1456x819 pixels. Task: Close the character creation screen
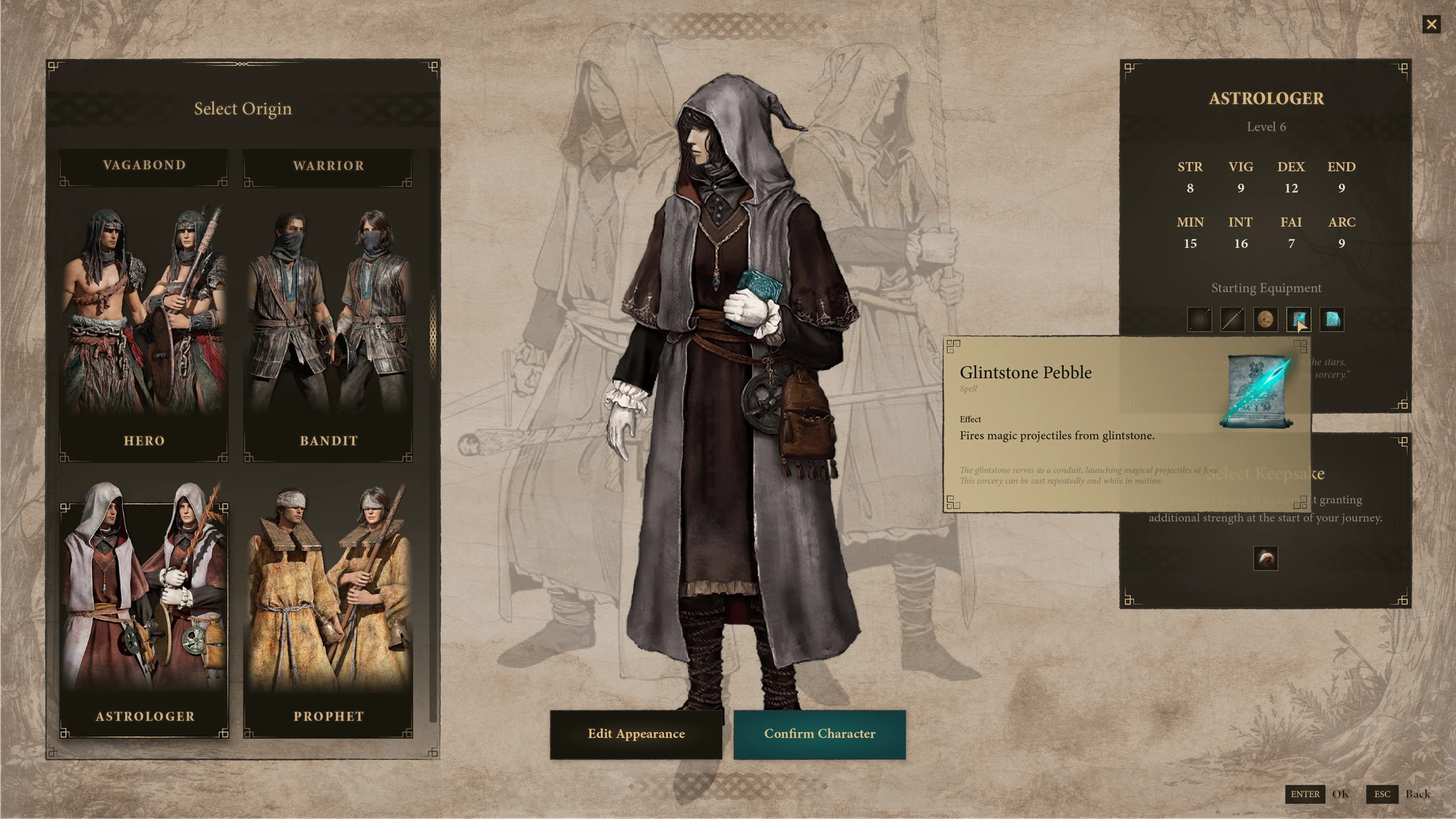pyautogui.click(x=1431, y=25)
